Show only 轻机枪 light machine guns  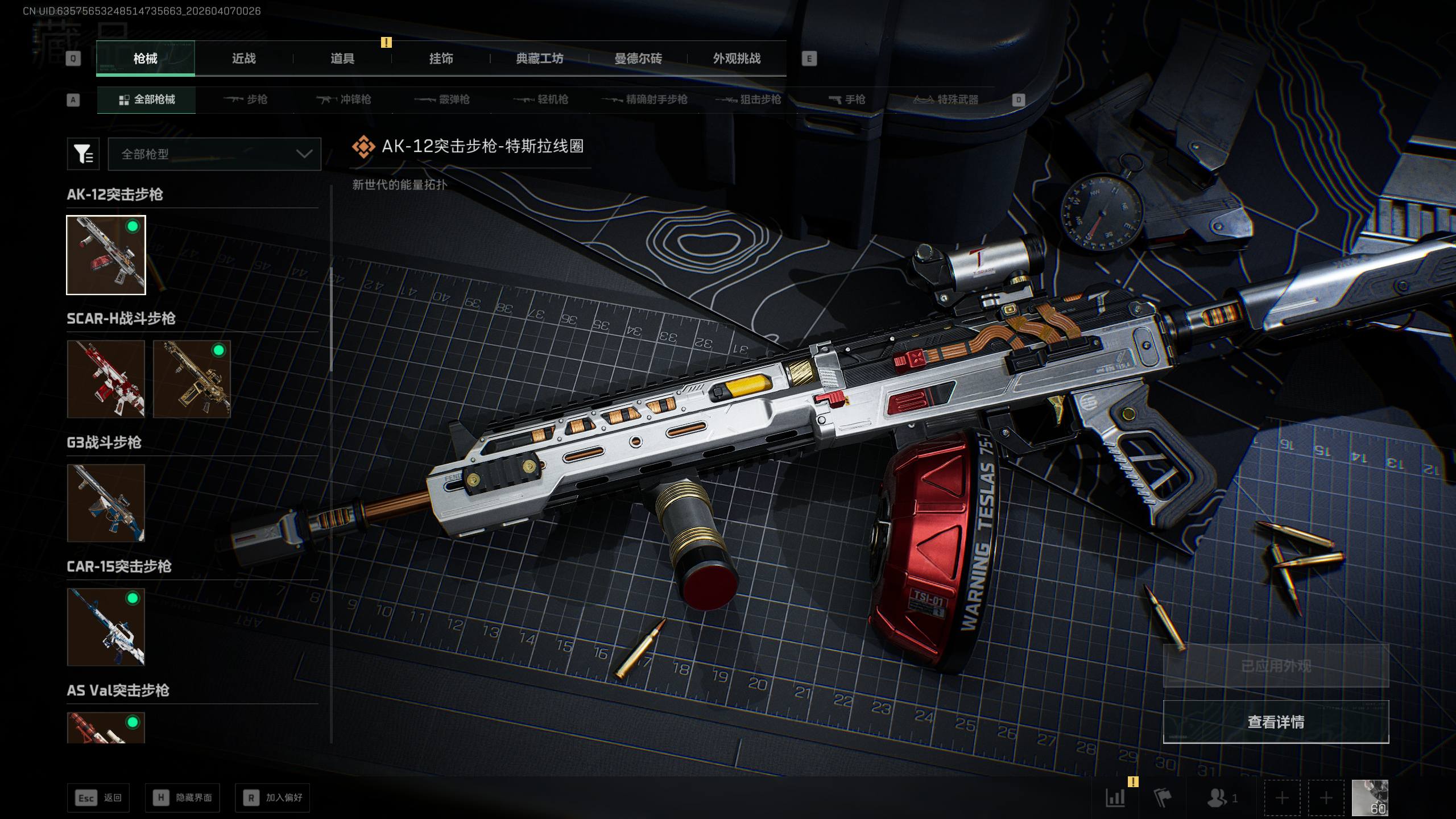[x=541, y=100]
